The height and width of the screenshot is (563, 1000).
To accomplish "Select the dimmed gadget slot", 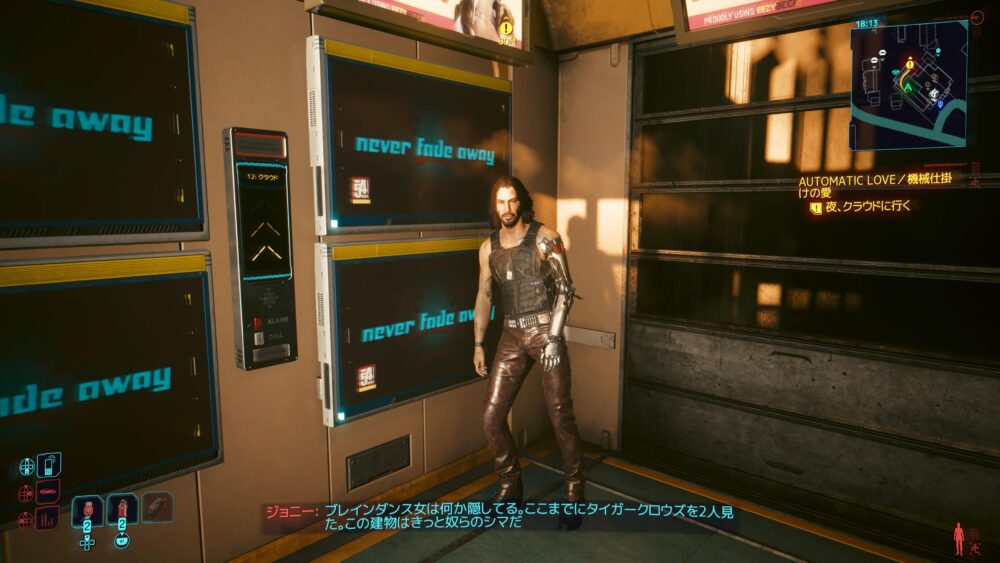I will (x=157, y=507).
